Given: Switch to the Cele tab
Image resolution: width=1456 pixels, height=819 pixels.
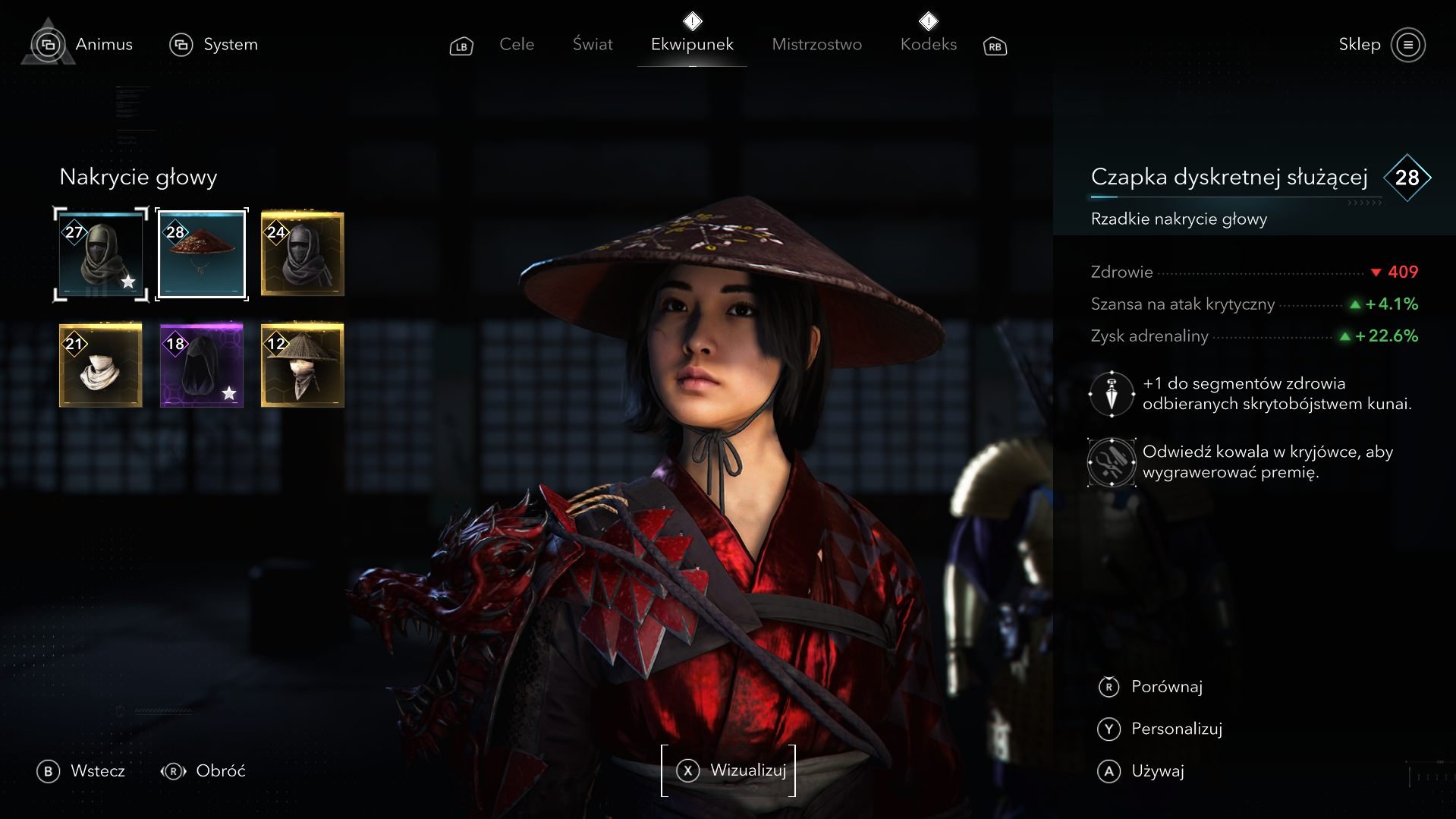Looking at the screenshot, I should [517, 45].
